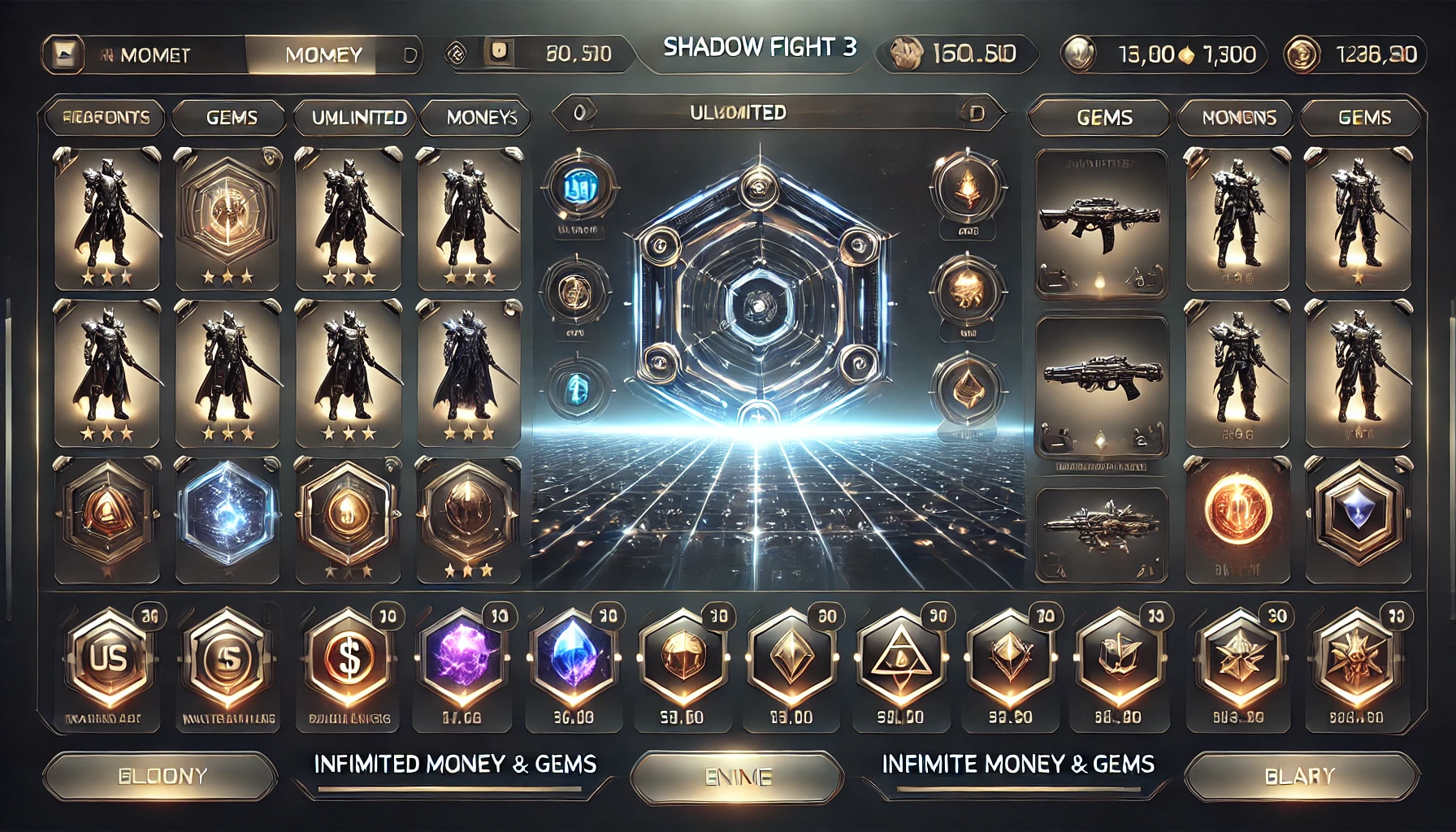
Task: Choose the red dollar sign badge
Action: tap(349, 658)
